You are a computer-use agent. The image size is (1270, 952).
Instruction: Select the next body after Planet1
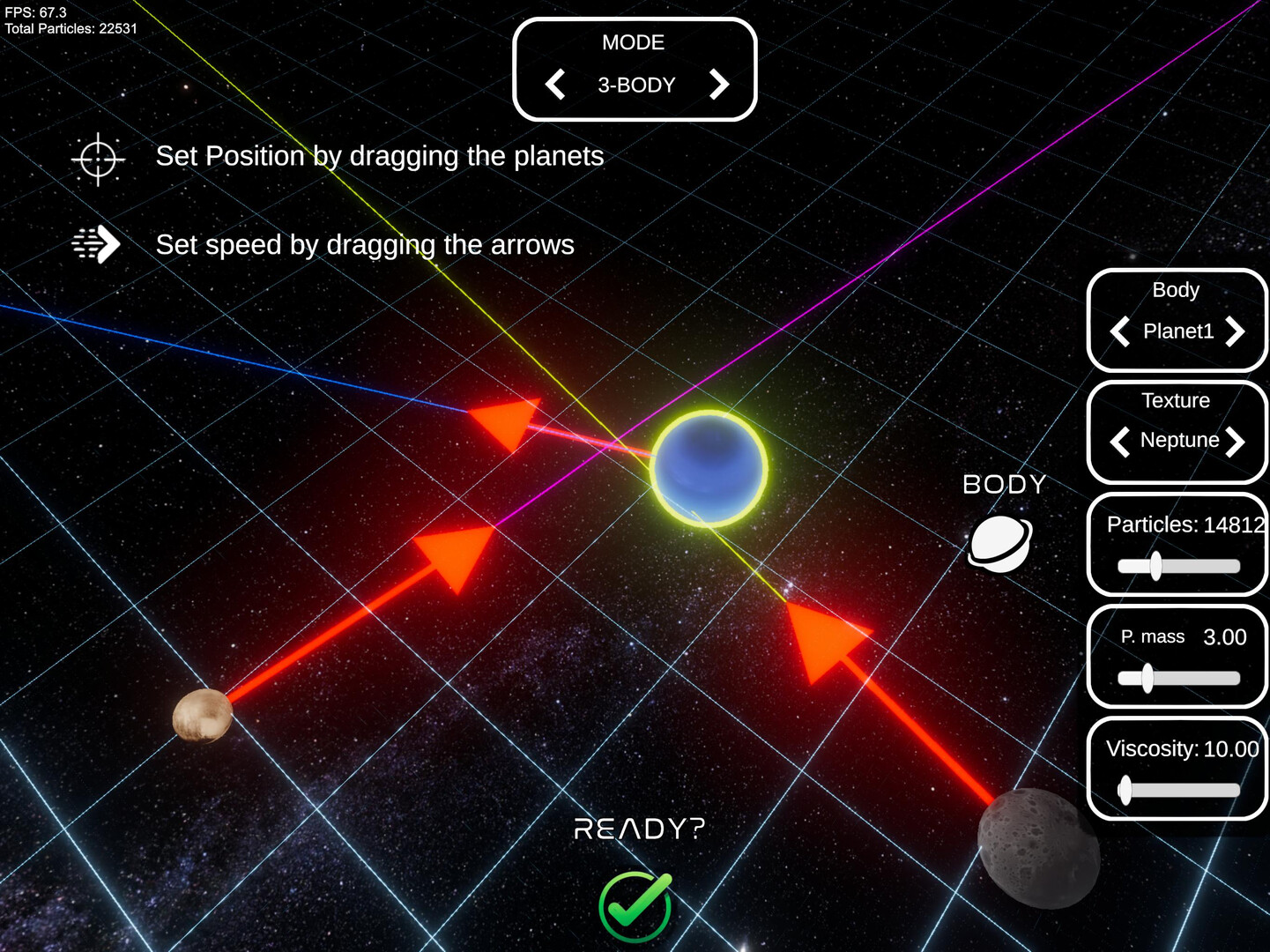click(x=1235, y=332)
